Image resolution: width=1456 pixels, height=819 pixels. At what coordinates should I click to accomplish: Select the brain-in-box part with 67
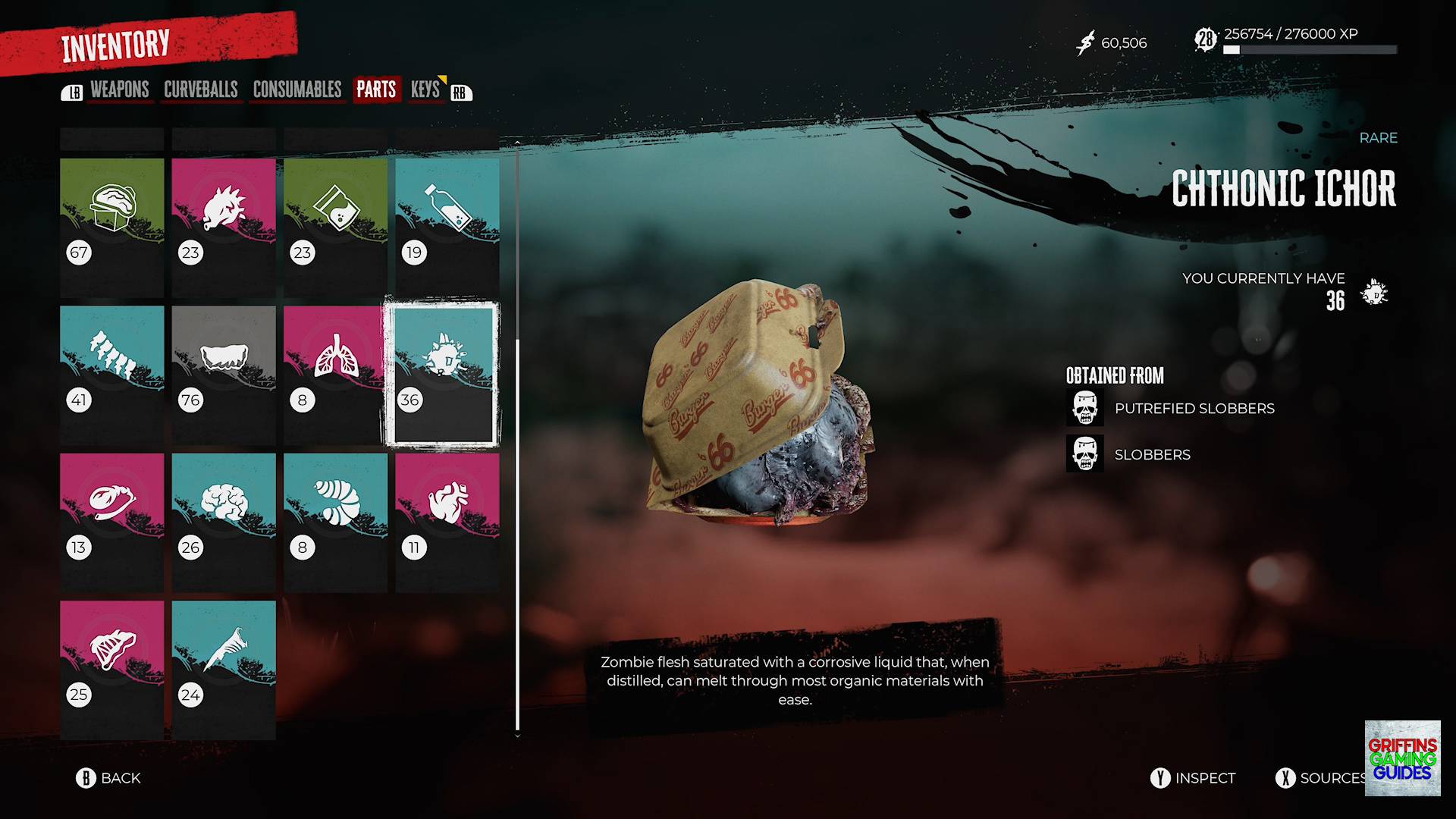[112, 226]
